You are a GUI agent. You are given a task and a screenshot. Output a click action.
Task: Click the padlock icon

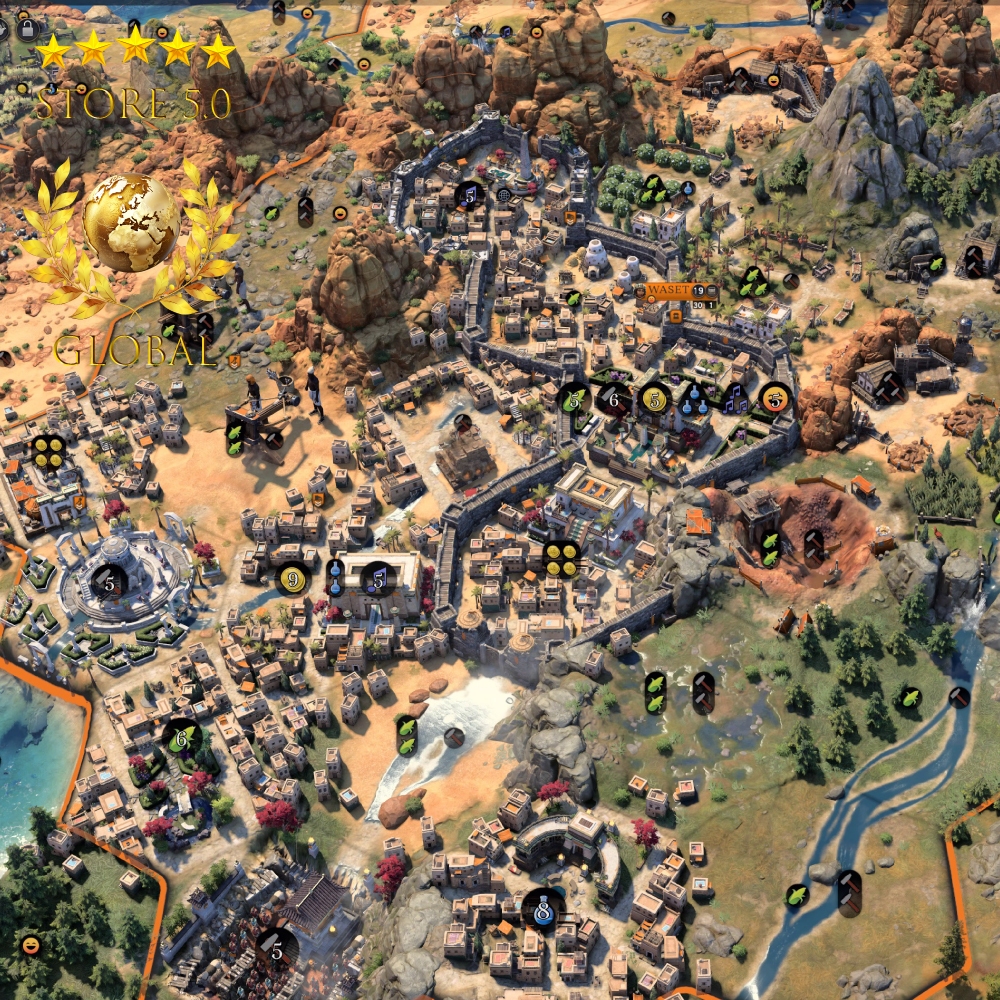pyautogui.click(x=27, y=28)
